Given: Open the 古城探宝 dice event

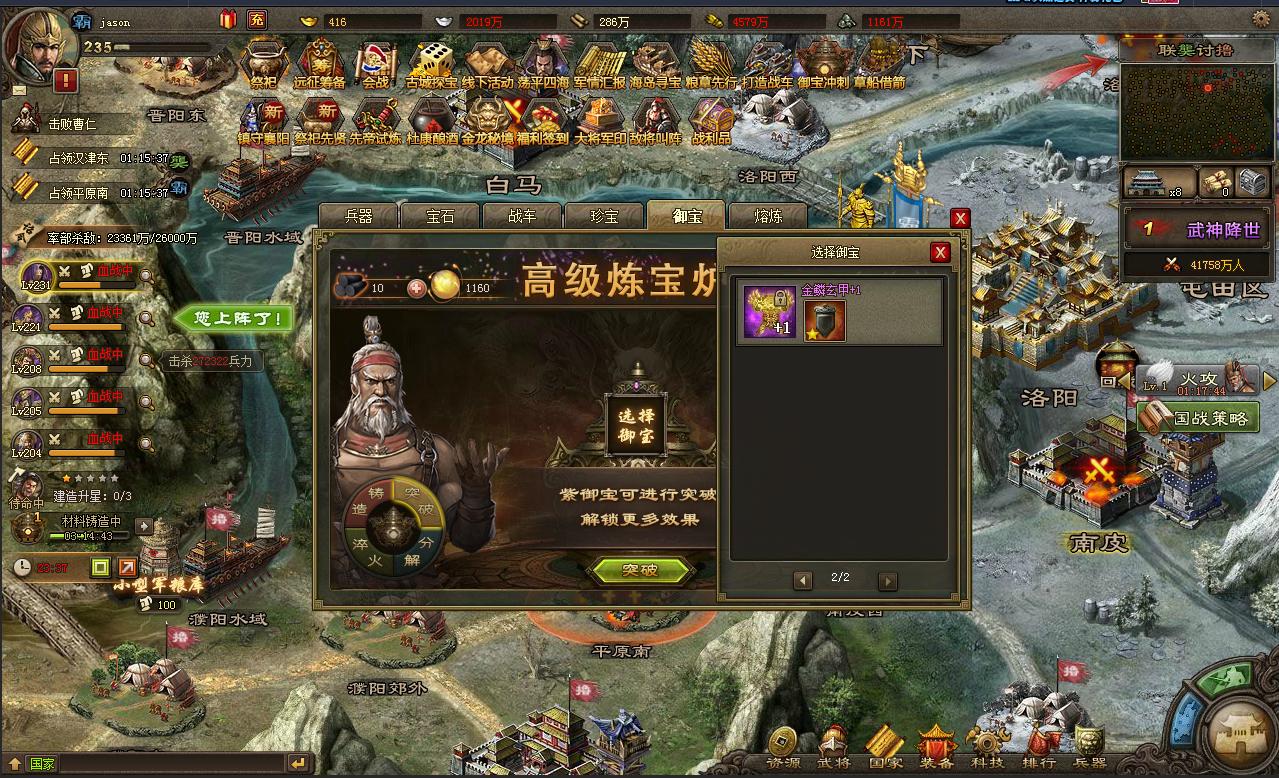Looking at the screenshot, I should 432,65.
